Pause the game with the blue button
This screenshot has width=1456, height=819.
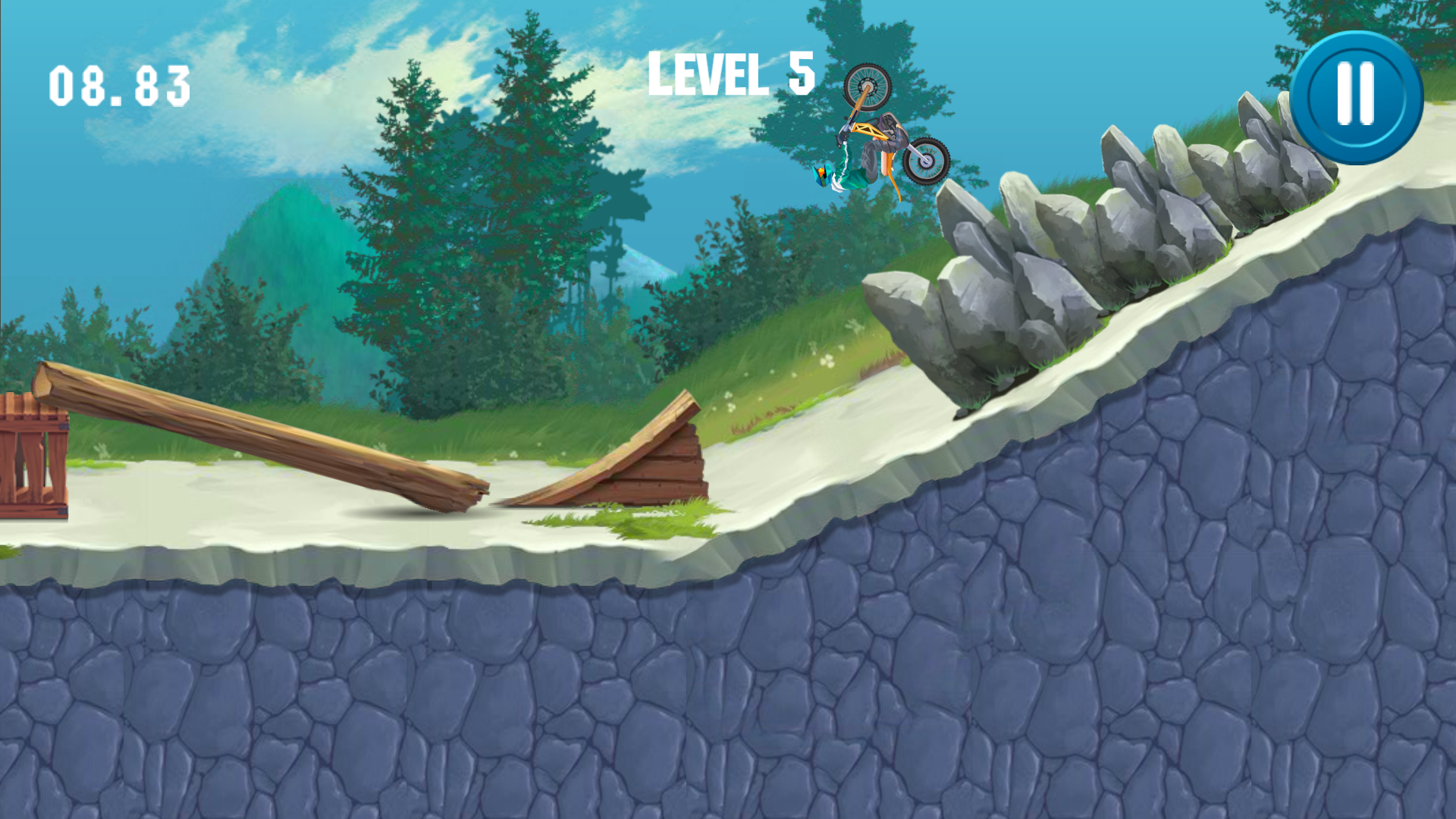pyautogui.click(x=1356, y=97)
